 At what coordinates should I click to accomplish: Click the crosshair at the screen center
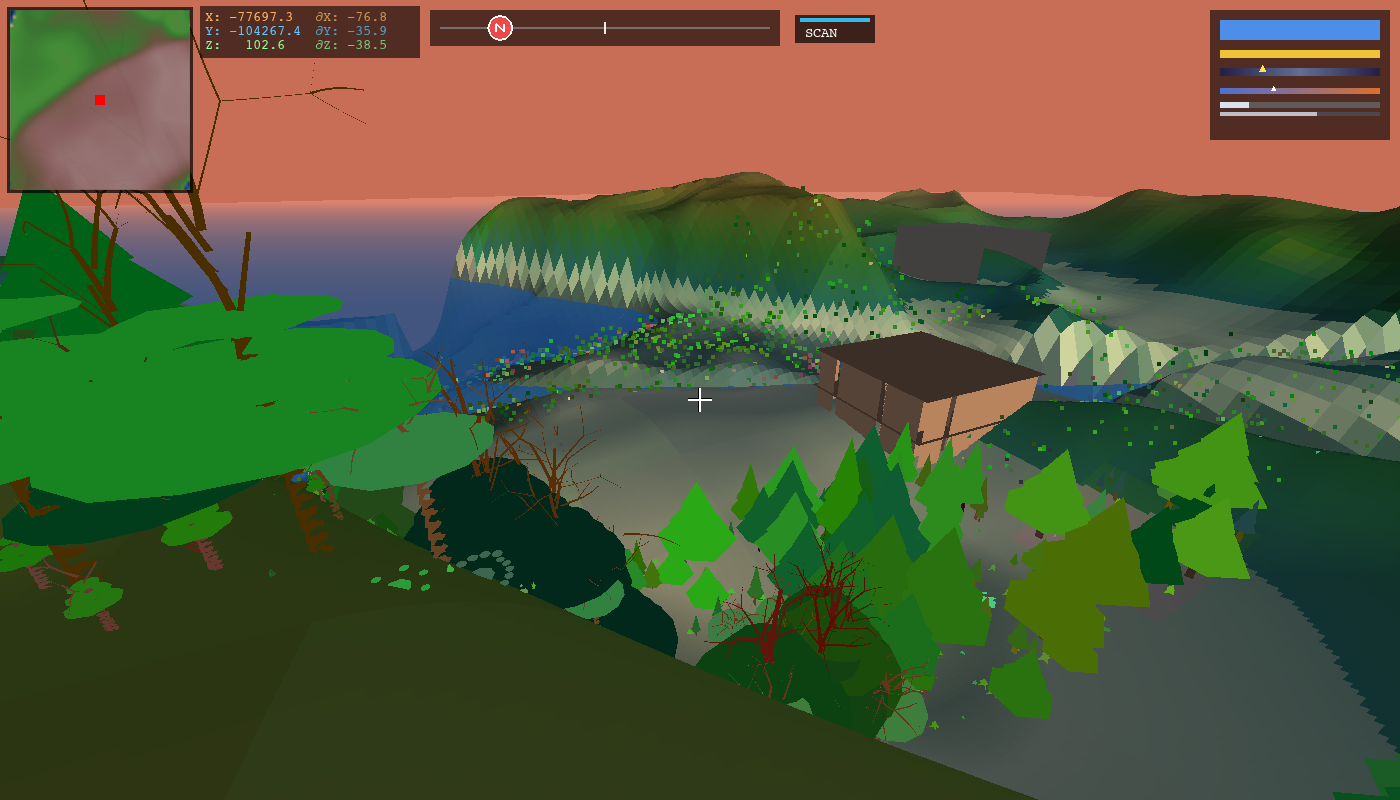(x=700, y=400)
